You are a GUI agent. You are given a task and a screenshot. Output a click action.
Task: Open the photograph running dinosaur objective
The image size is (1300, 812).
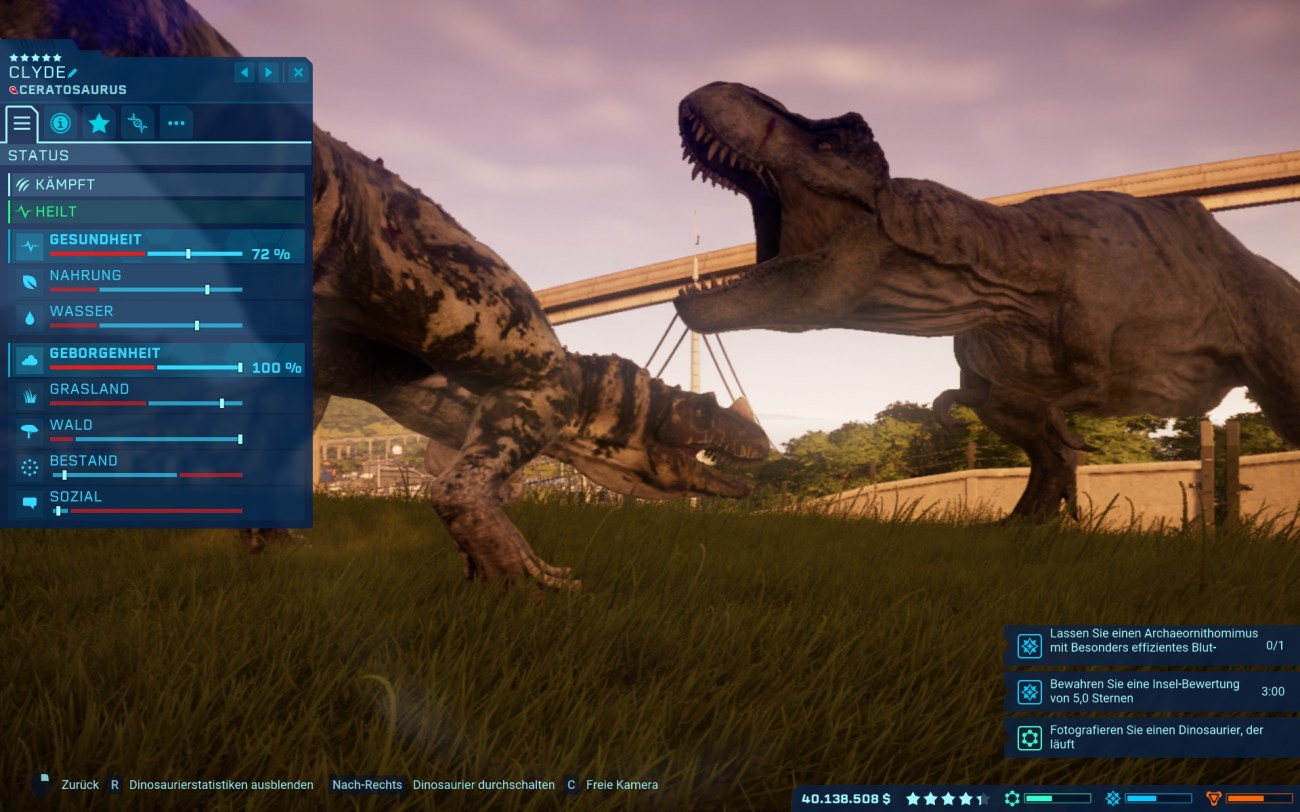pyautogui.click(x=1152, y=738)
